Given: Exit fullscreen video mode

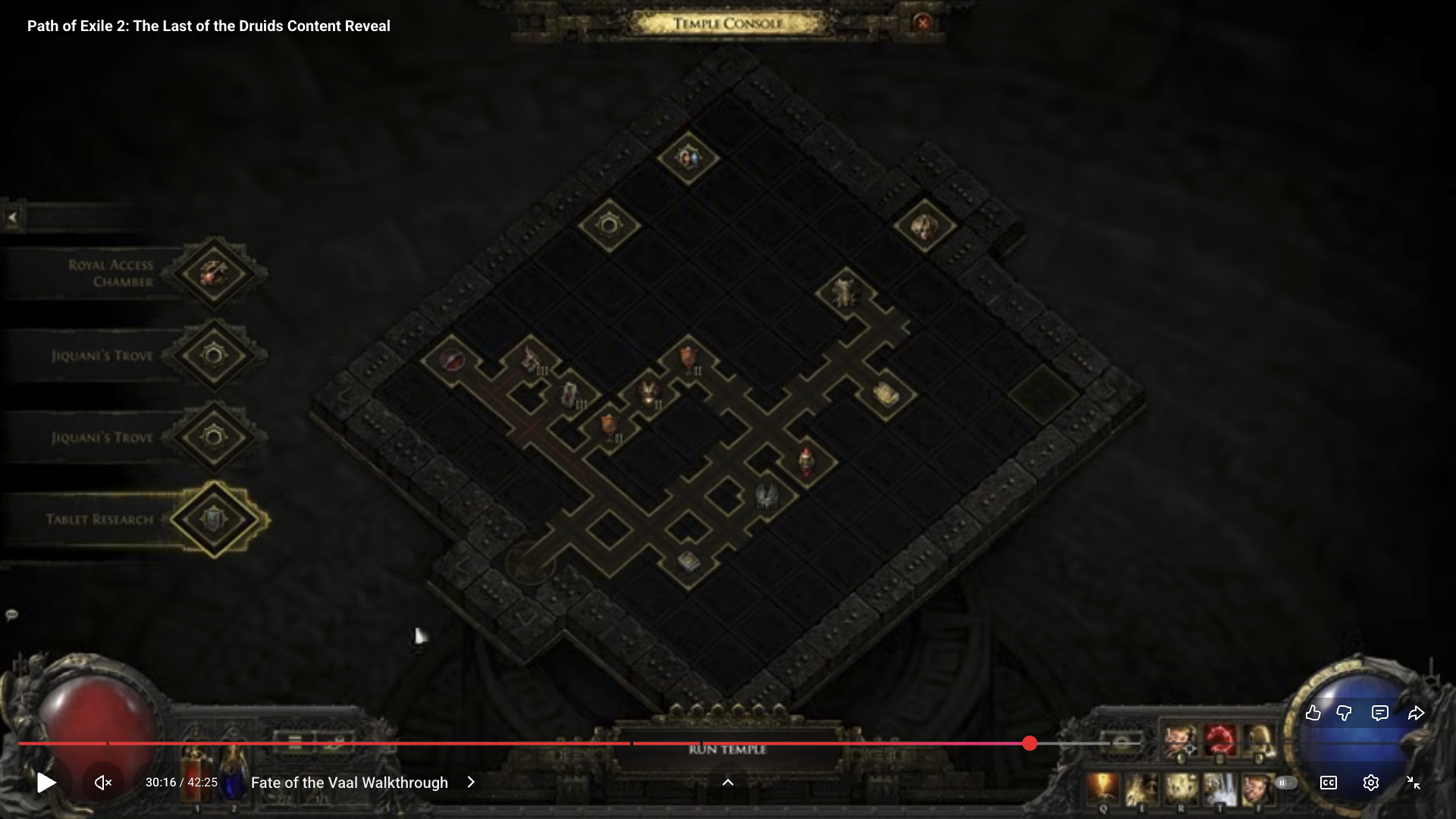Looking at the screenshot, I should click(x=1414, y=783).
